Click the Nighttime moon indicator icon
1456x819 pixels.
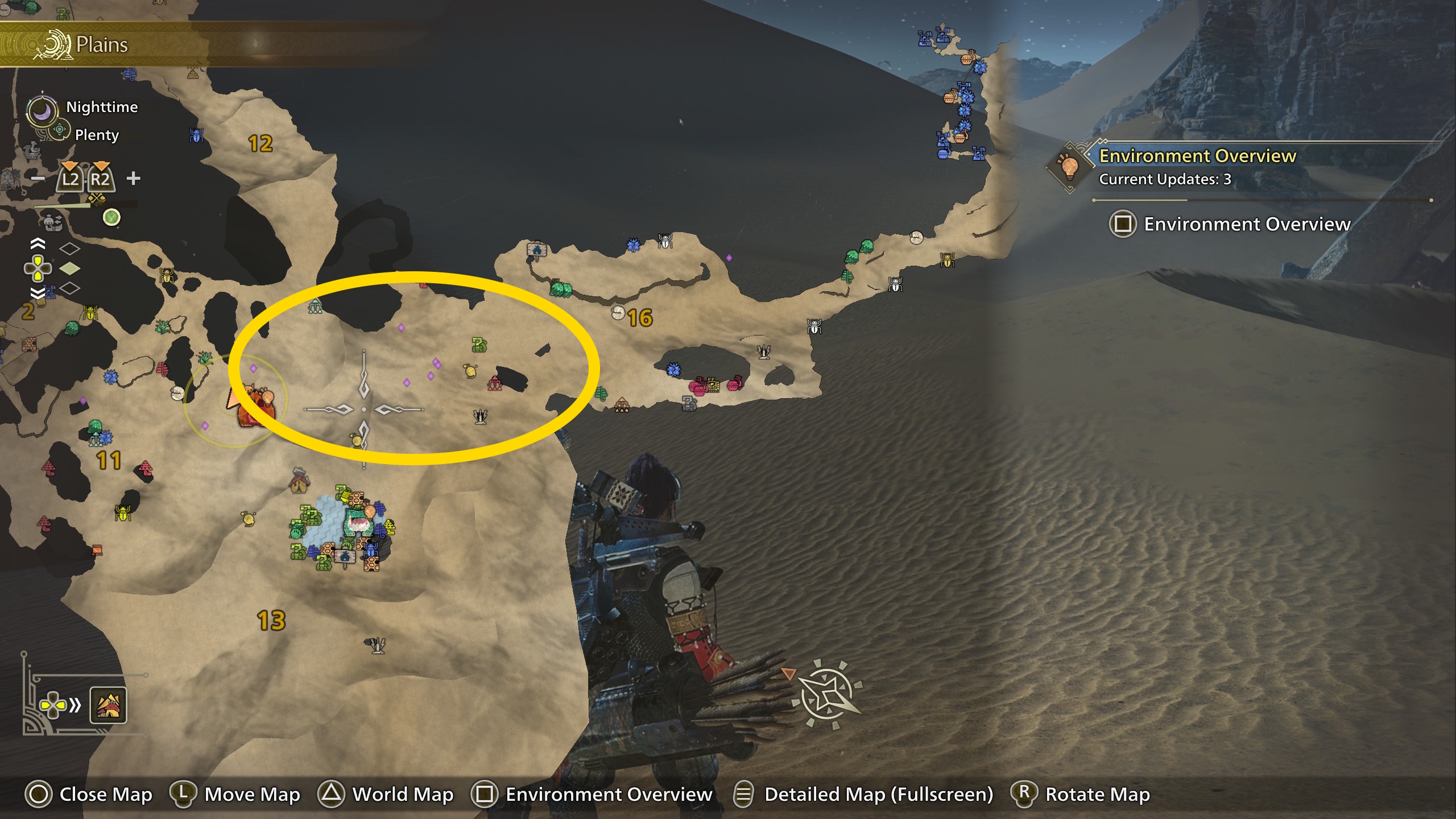(42, 110)
